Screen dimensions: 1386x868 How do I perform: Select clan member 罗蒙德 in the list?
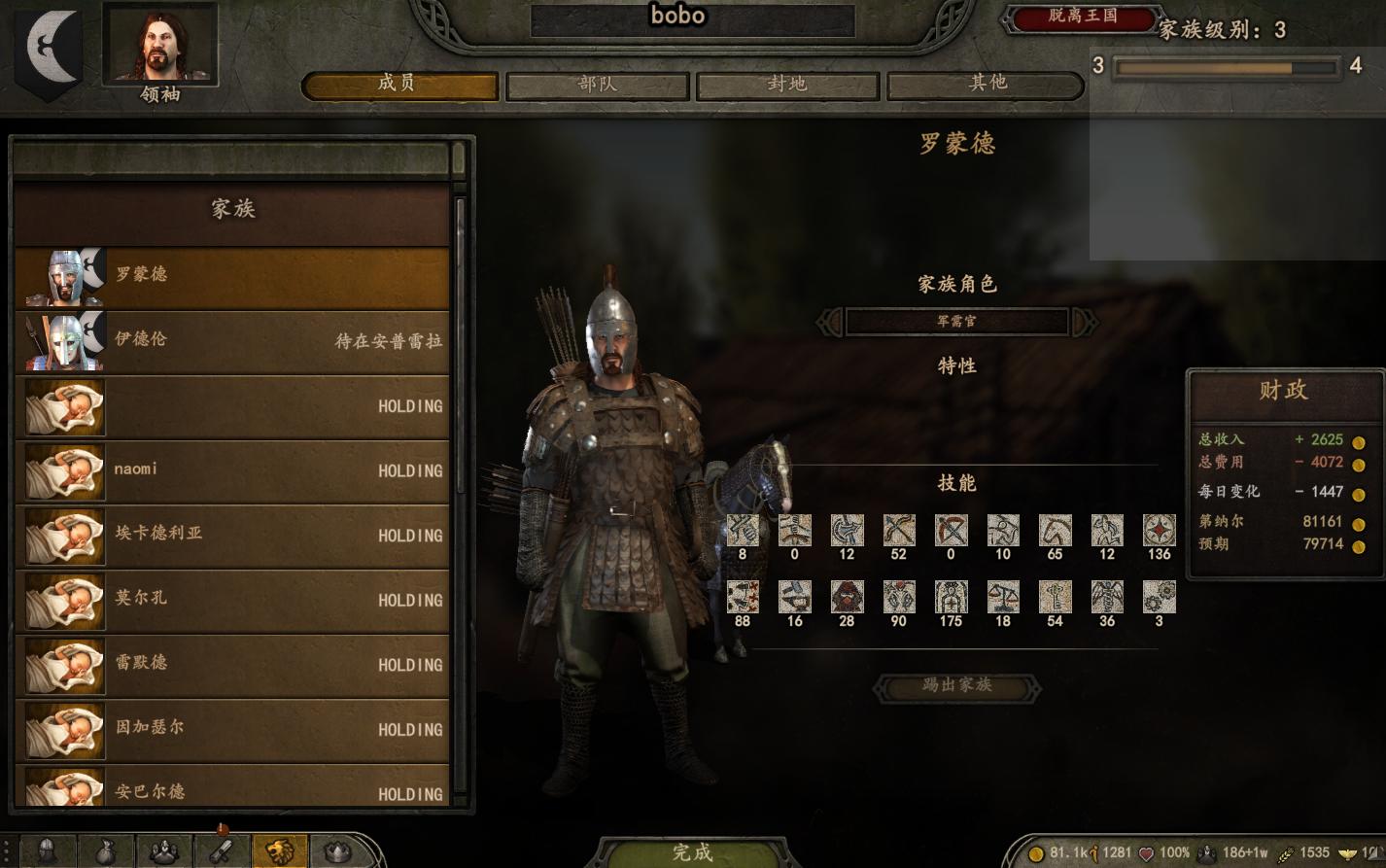[x=231, y=276]
